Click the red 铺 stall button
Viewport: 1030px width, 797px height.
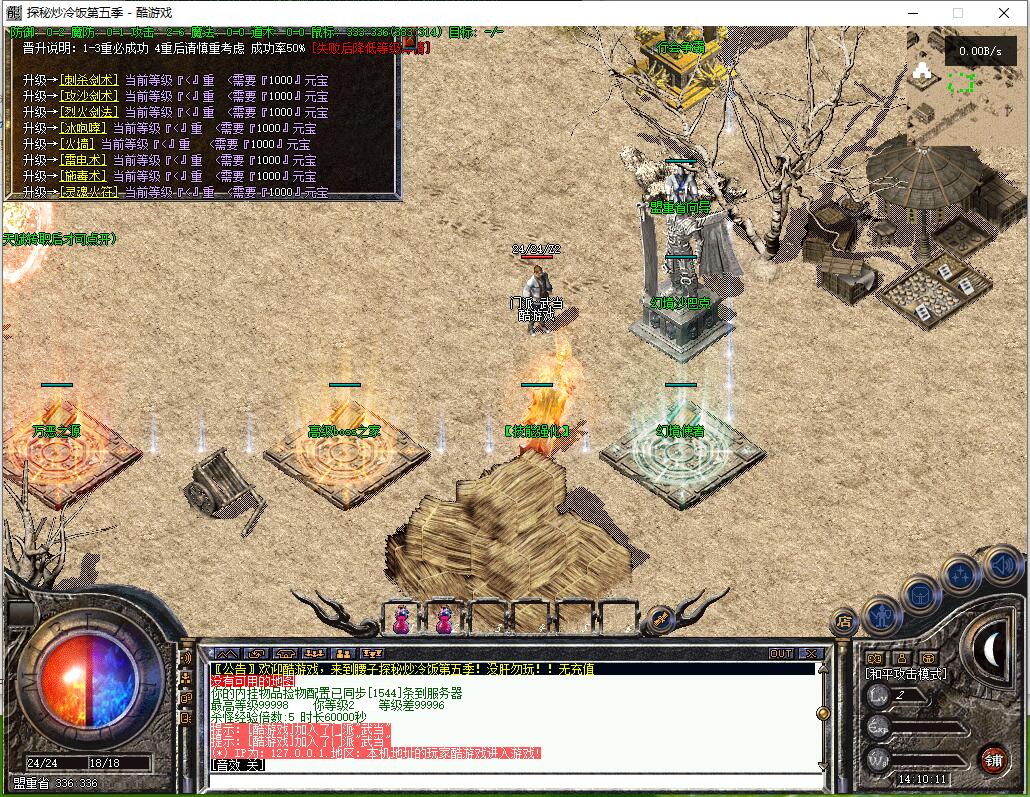[x=992, y=759]
